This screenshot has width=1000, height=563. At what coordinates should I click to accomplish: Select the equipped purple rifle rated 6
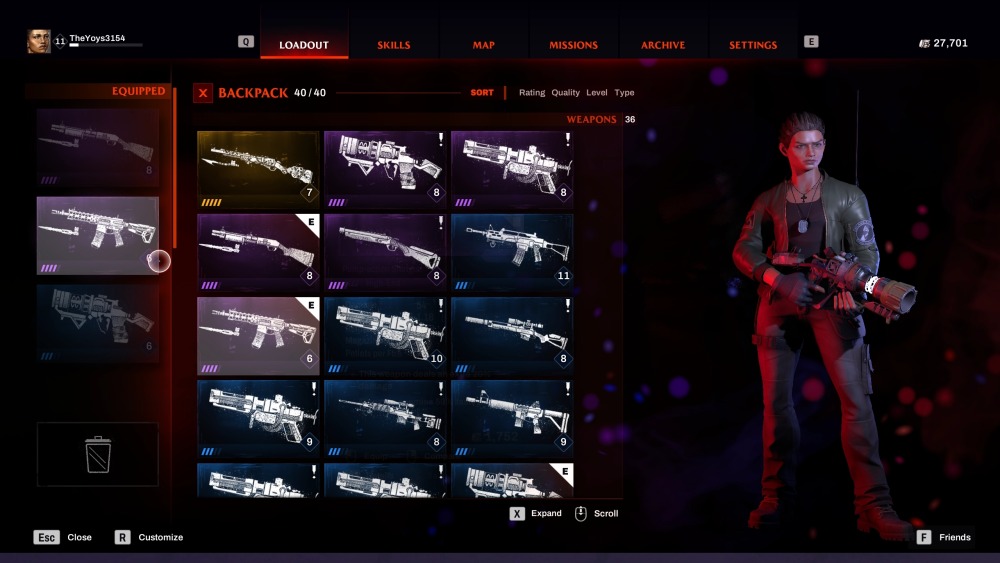coord(258,335)
